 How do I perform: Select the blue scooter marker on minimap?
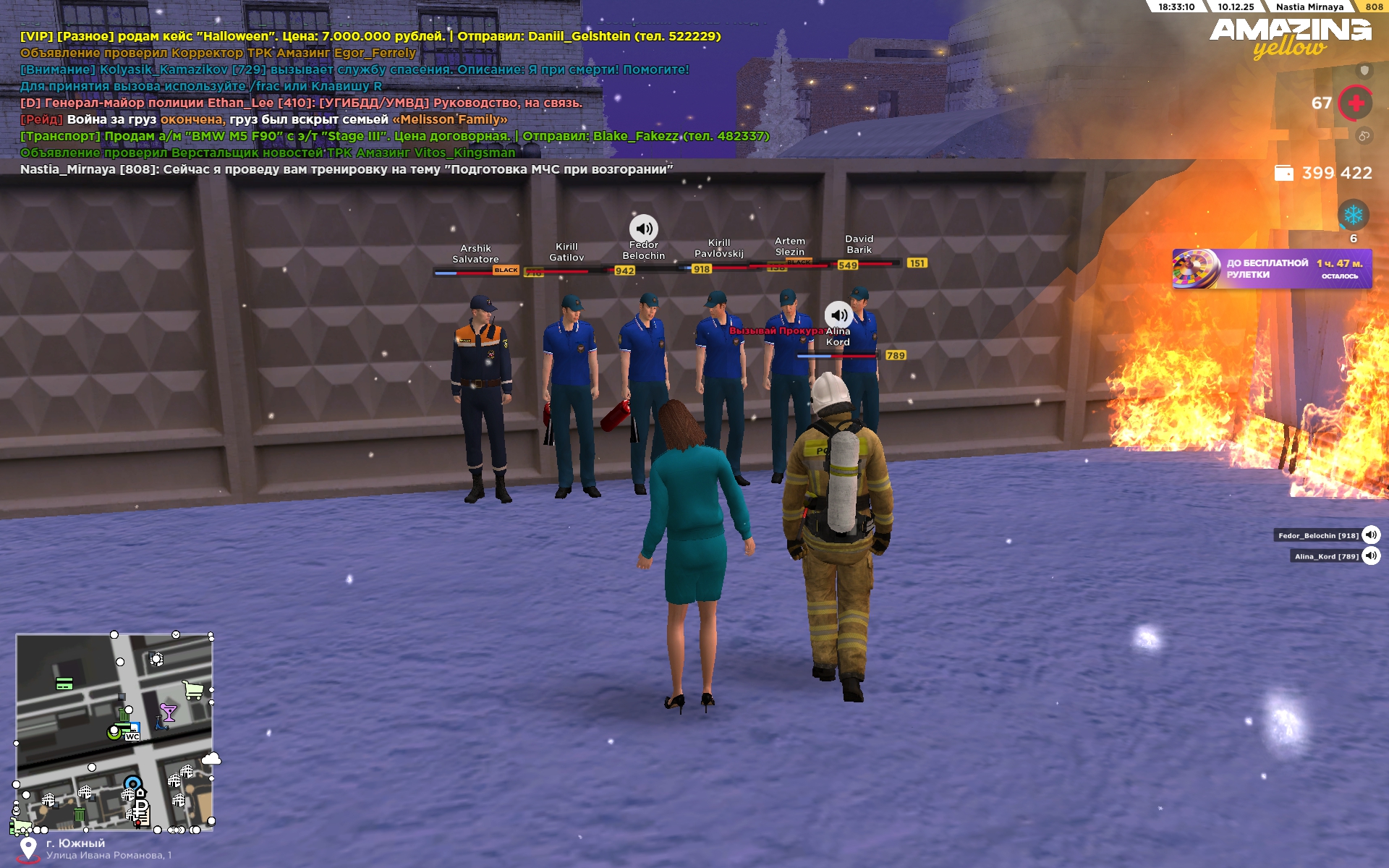point(161,723)
